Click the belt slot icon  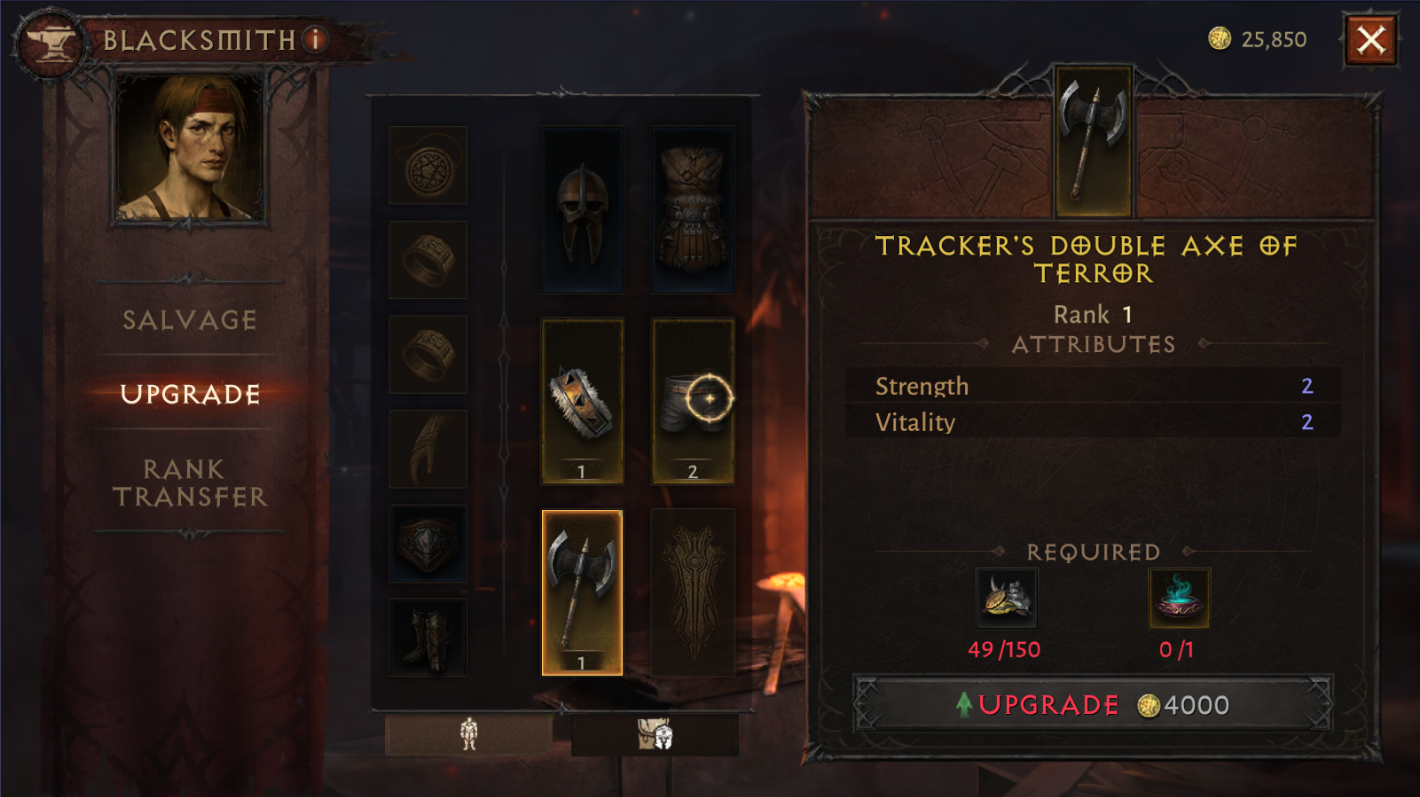[x=428, y=543]
